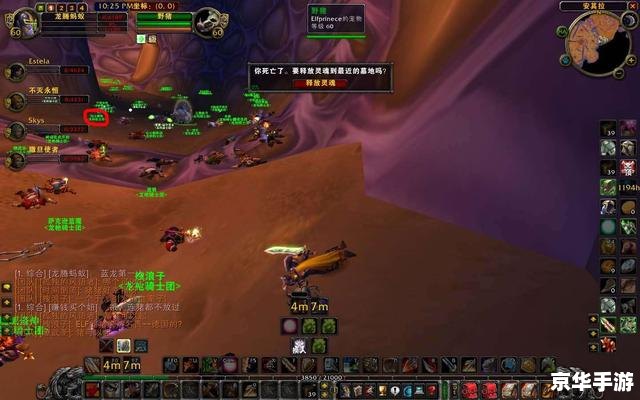The image size is (640, 400).
Task: Click the experience bar showing 3850 / 21000
Action: pos(330,377)
